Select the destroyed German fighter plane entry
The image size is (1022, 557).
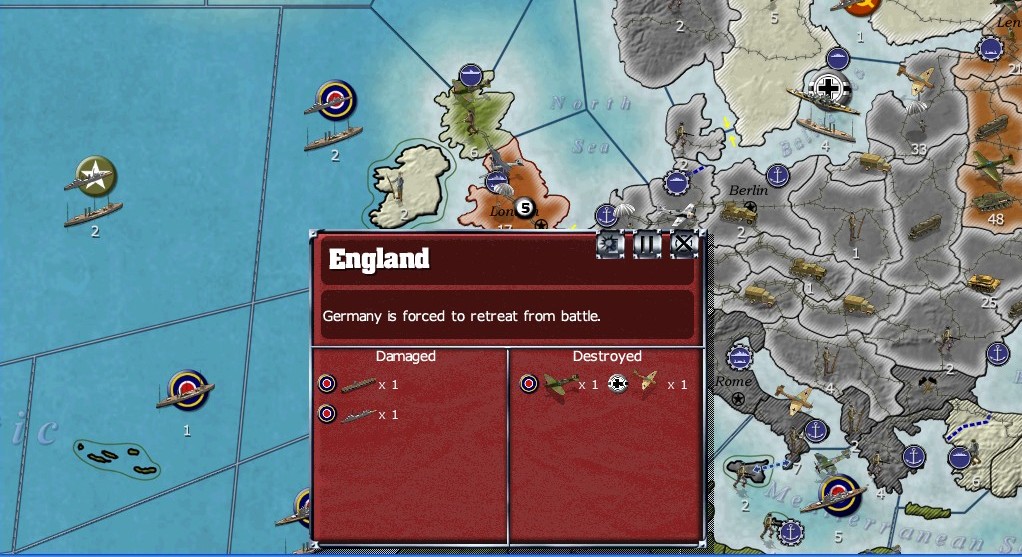pos(647,384)
